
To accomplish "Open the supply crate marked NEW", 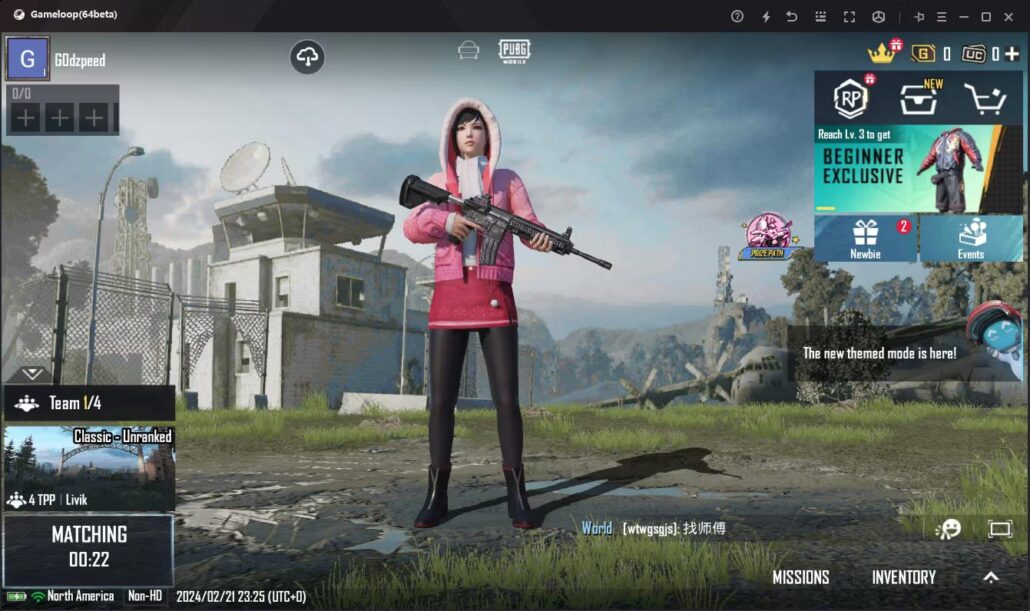I will [917, 98].
